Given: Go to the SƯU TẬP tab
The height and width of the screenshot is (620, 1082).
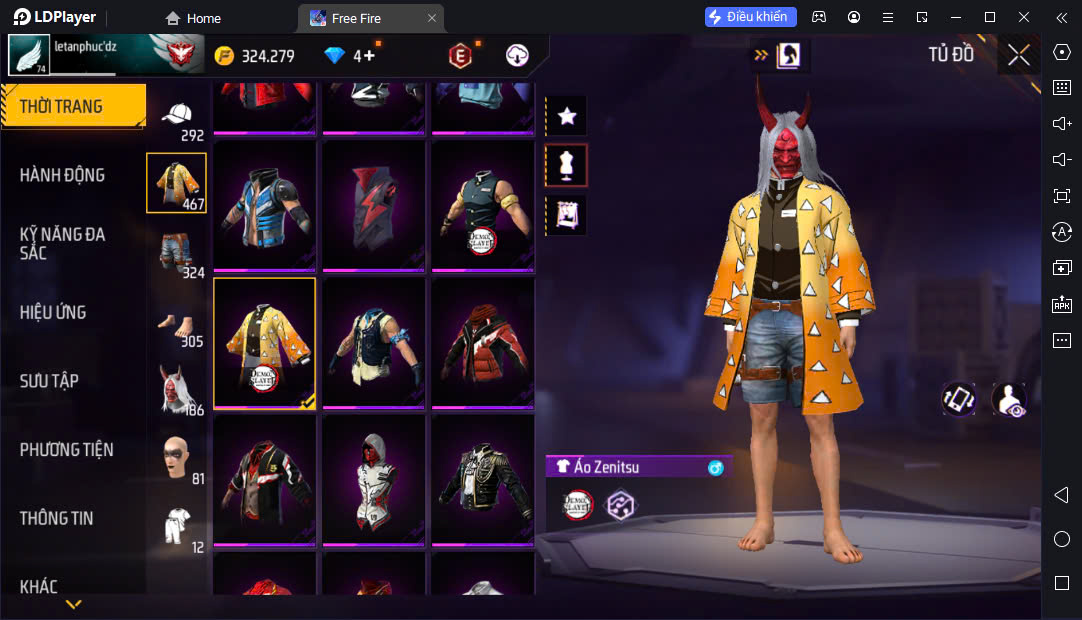Looking at the screenshot, I should (49, 381).
